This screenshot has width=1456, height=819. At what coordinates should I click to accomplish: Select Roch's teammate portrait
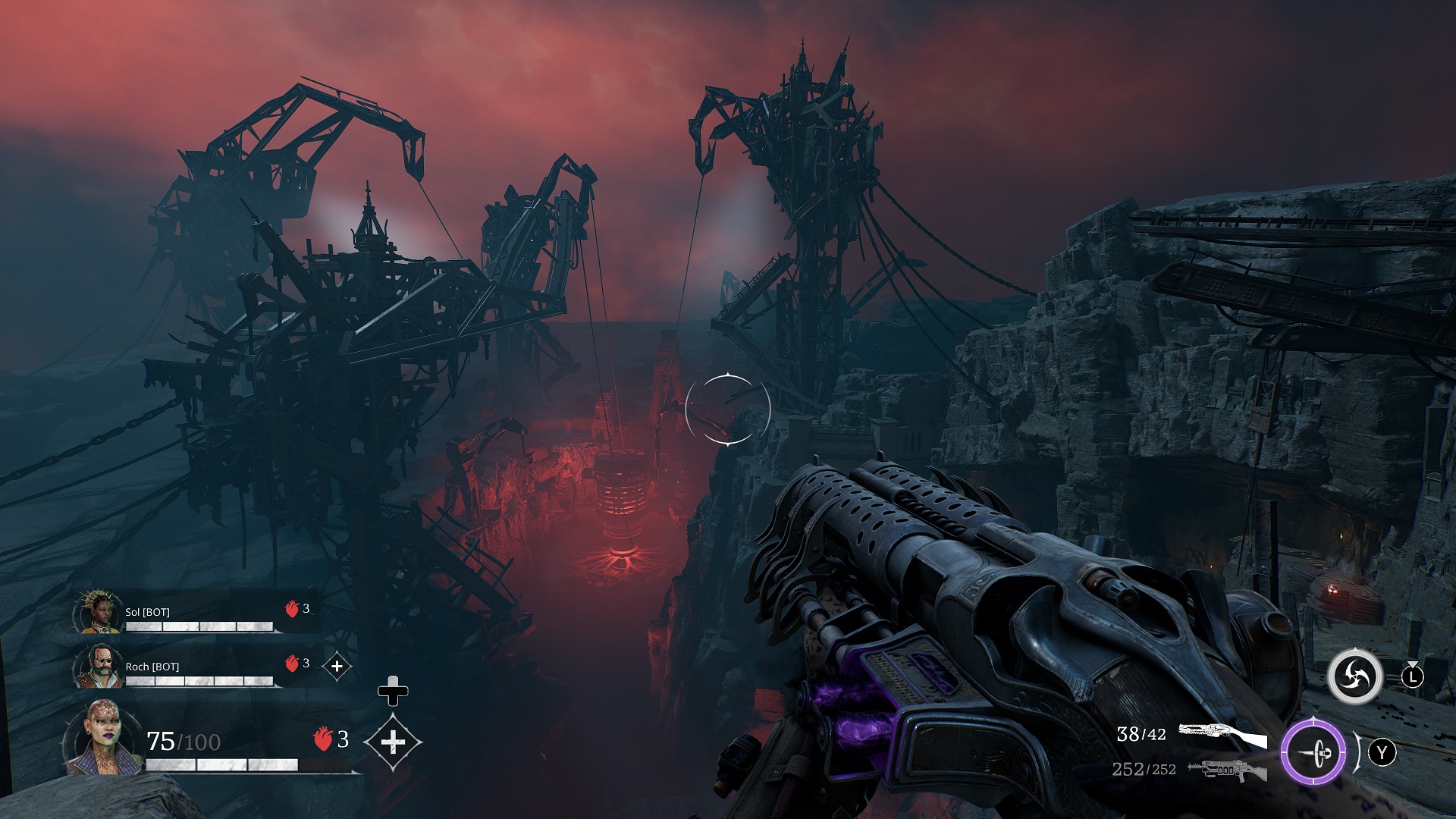coord(98,667)
